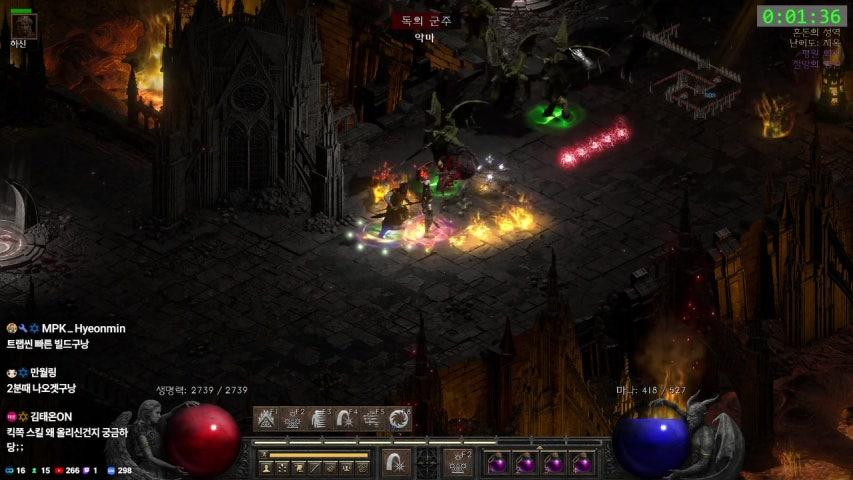Screen dimensions: 853x480
Task: Toggle run/walk beside the stamina bar
Action: tap(265, 454)
